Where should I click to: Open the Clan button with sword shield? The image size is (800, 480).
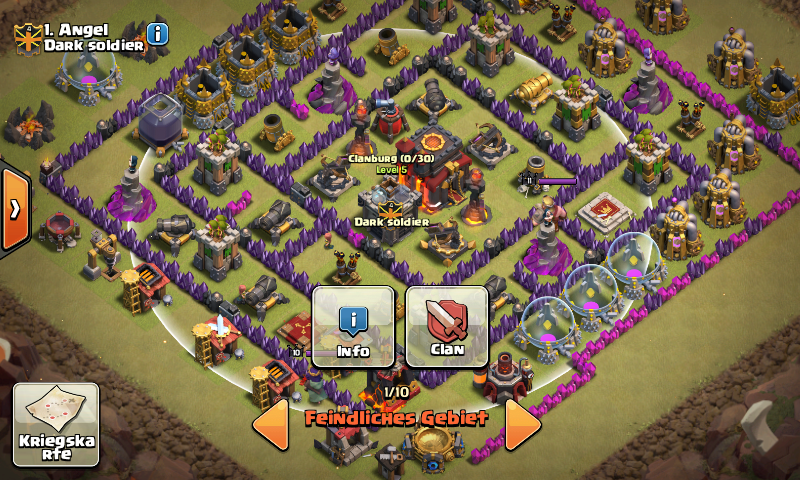(447, 326)
